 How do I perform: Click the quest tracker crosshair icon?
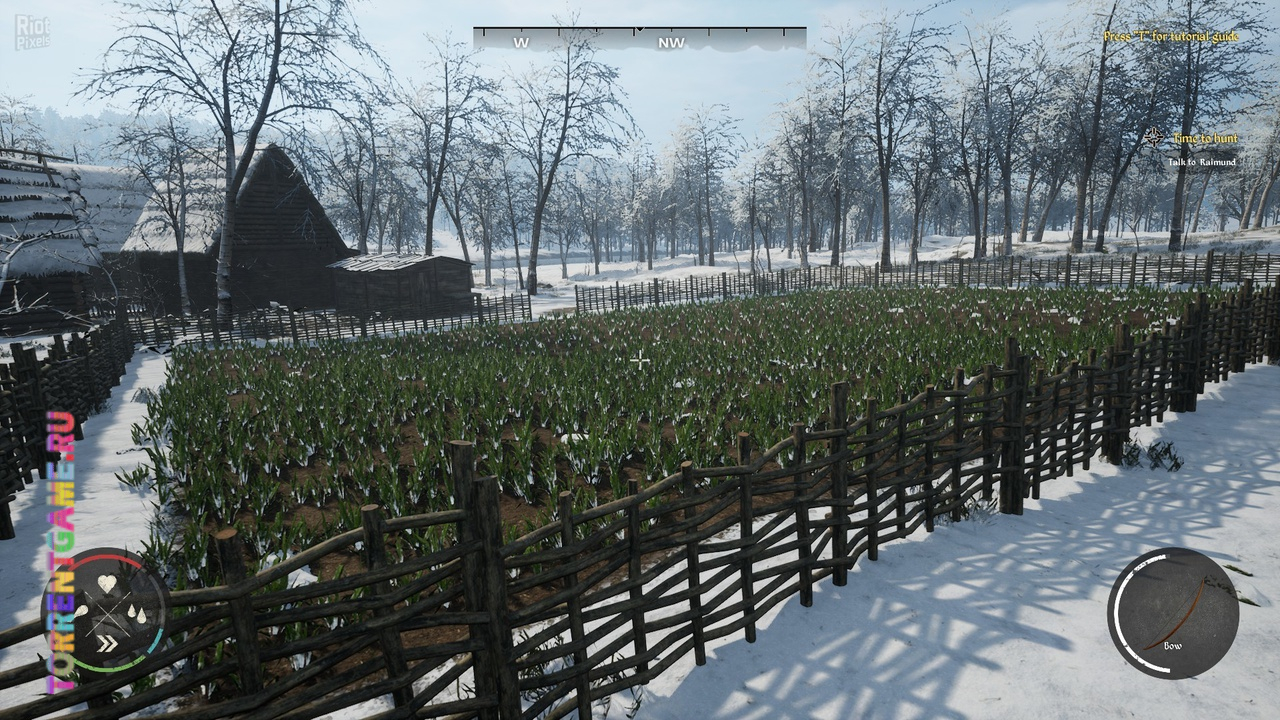[1155, 138]
